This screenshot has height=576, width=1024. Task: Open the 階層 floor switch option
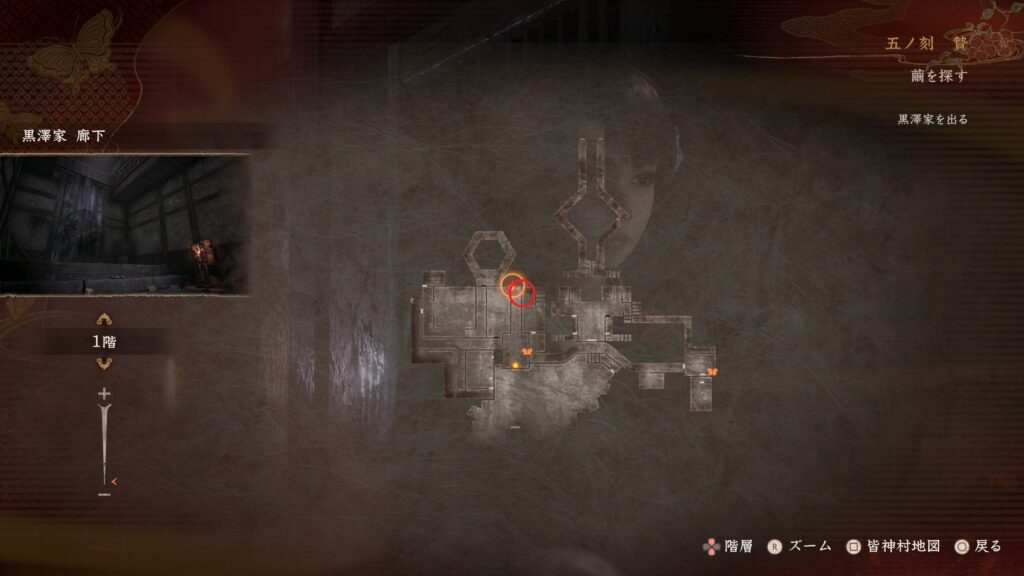point(727,546)
